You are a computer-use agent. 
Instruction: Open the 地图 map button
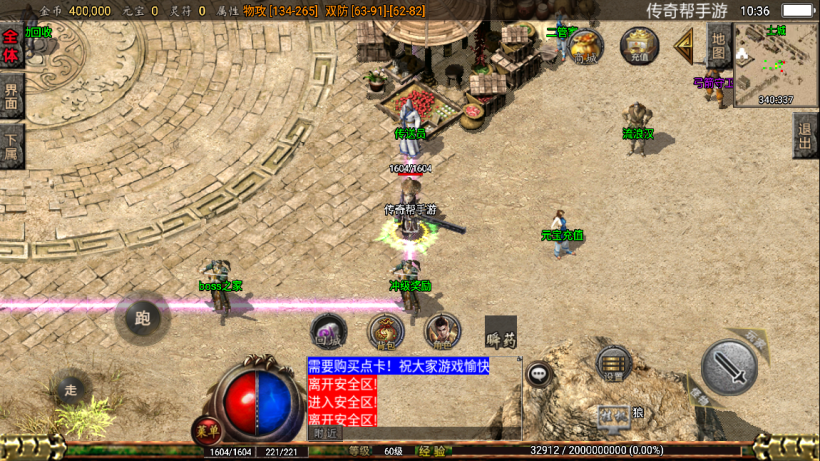[719, 45]
